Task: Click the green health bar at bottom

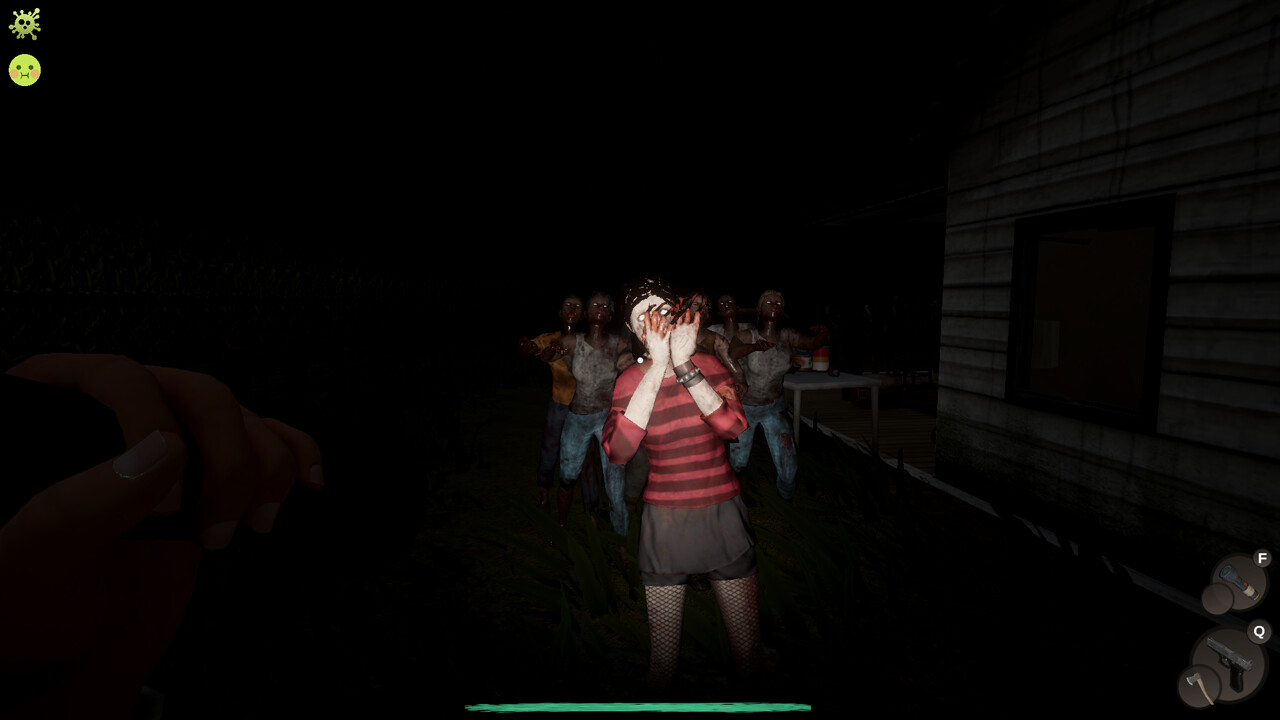Action: click(x=640, y=705)
